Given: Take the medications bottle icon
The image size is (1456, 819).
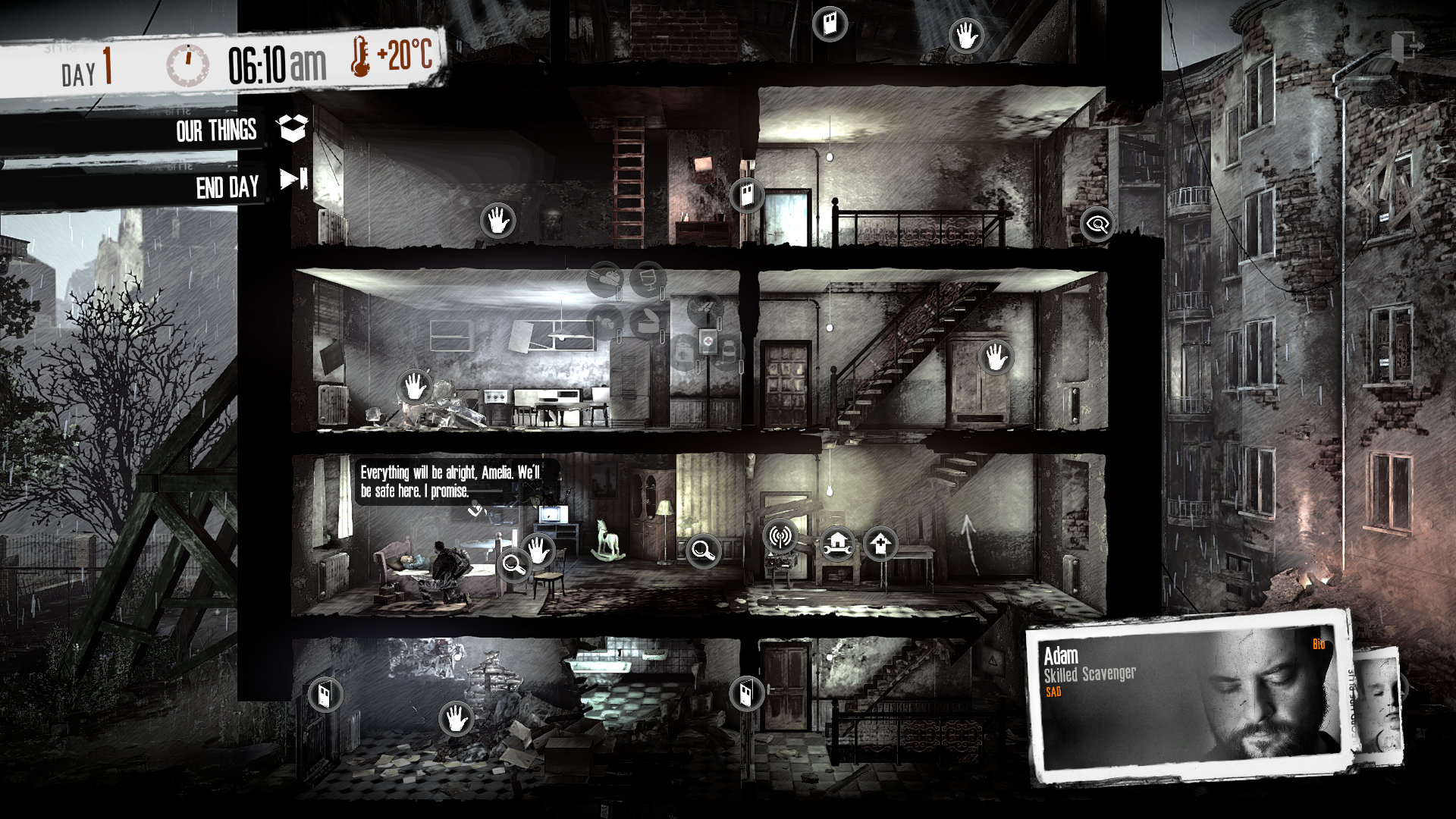Looking at the screenshot, I should (x=728, y=352).
